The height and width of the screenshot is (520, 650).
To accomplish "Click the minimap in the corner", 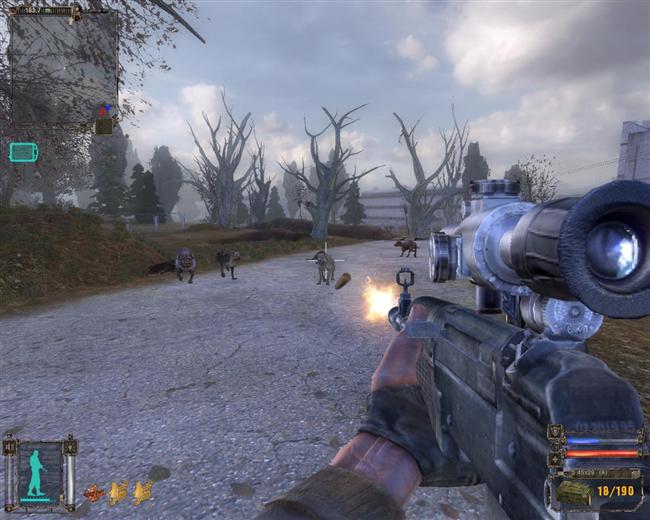I will point(63,67).
